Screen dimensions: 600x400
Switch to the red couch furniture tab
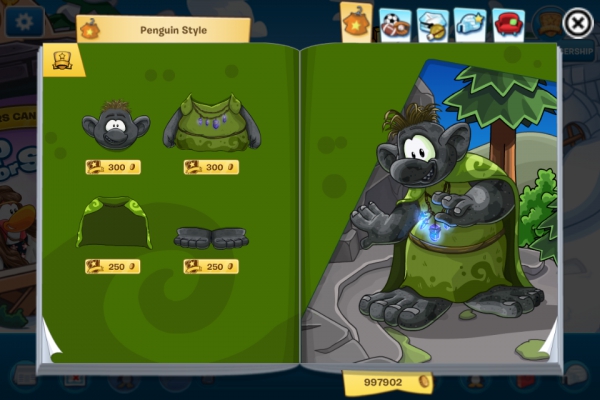click(x=508, y=24)
